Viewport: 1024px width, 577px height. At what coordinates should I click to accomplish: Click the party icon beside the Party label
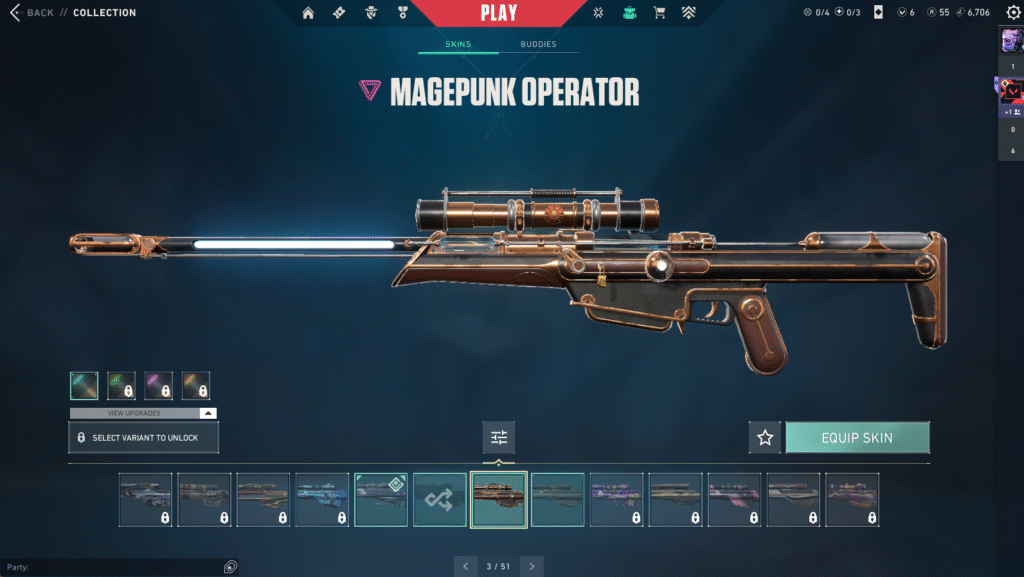click(230, 567)
